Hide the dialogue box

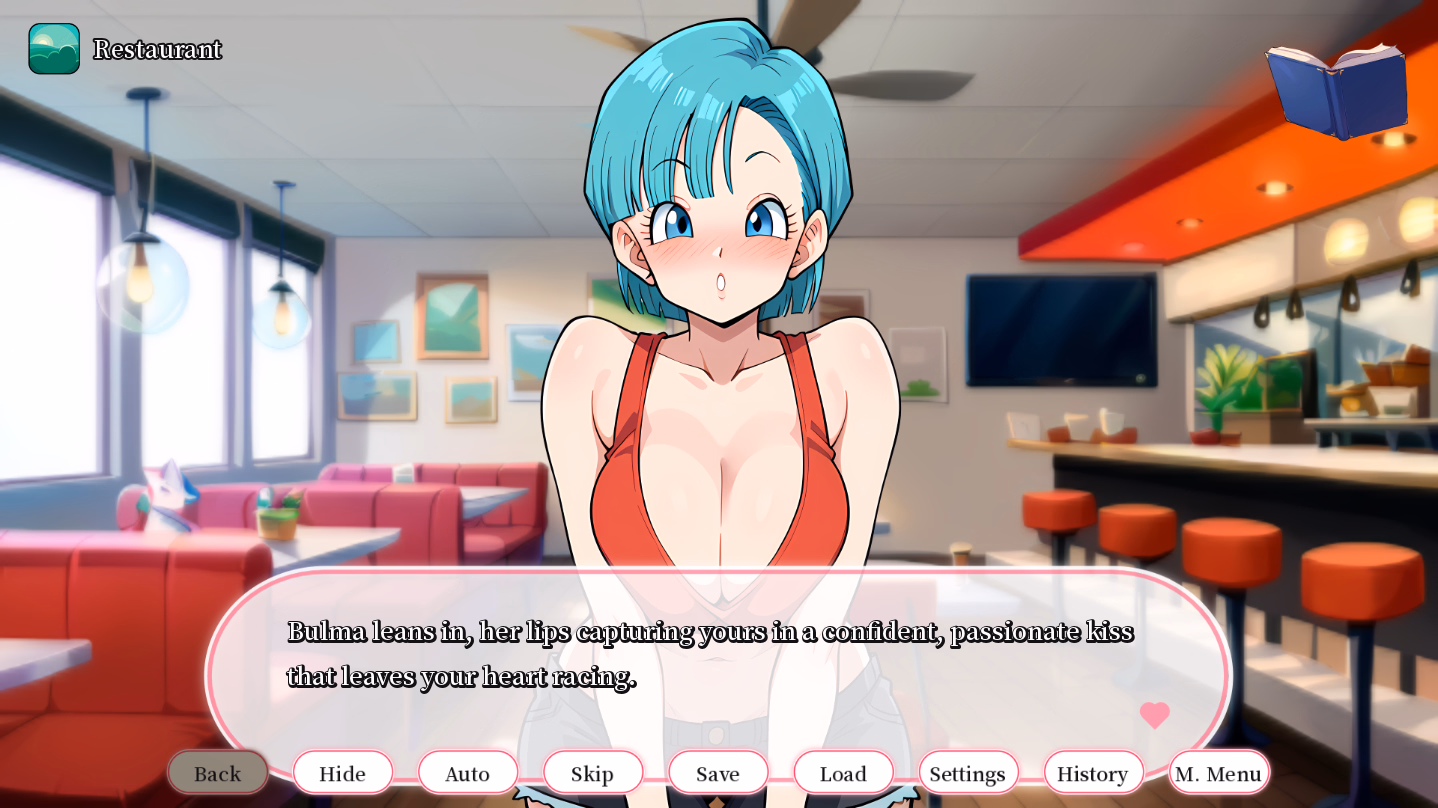[343, 773]
